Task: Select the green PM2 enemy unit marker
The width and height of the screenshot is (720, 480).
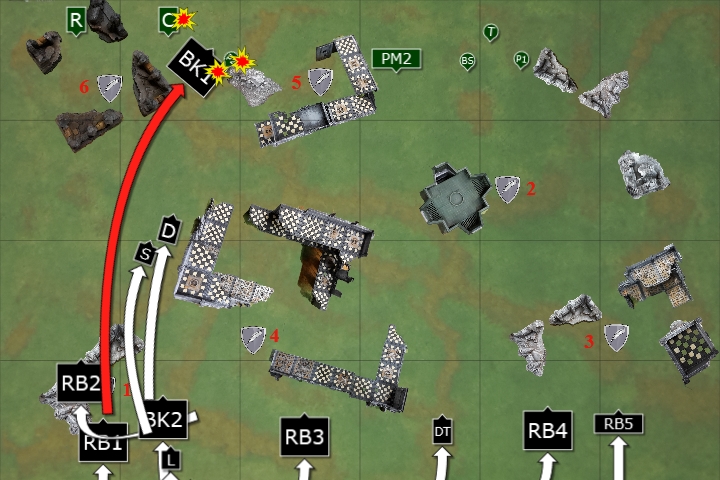Action: pyautogui.click(x=396, y=59)
